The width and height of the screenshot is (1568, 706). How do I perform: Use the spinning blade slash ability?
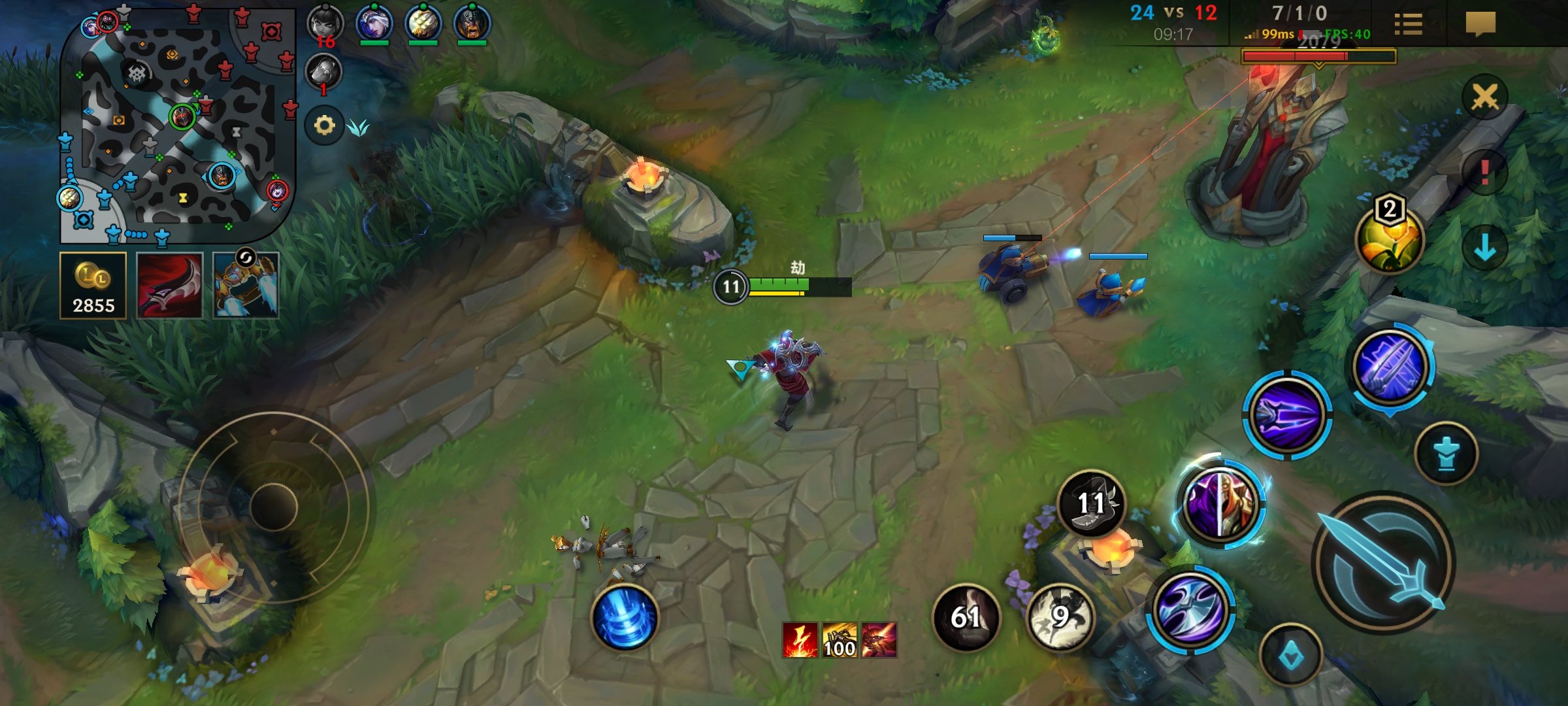coord(1190,609)
